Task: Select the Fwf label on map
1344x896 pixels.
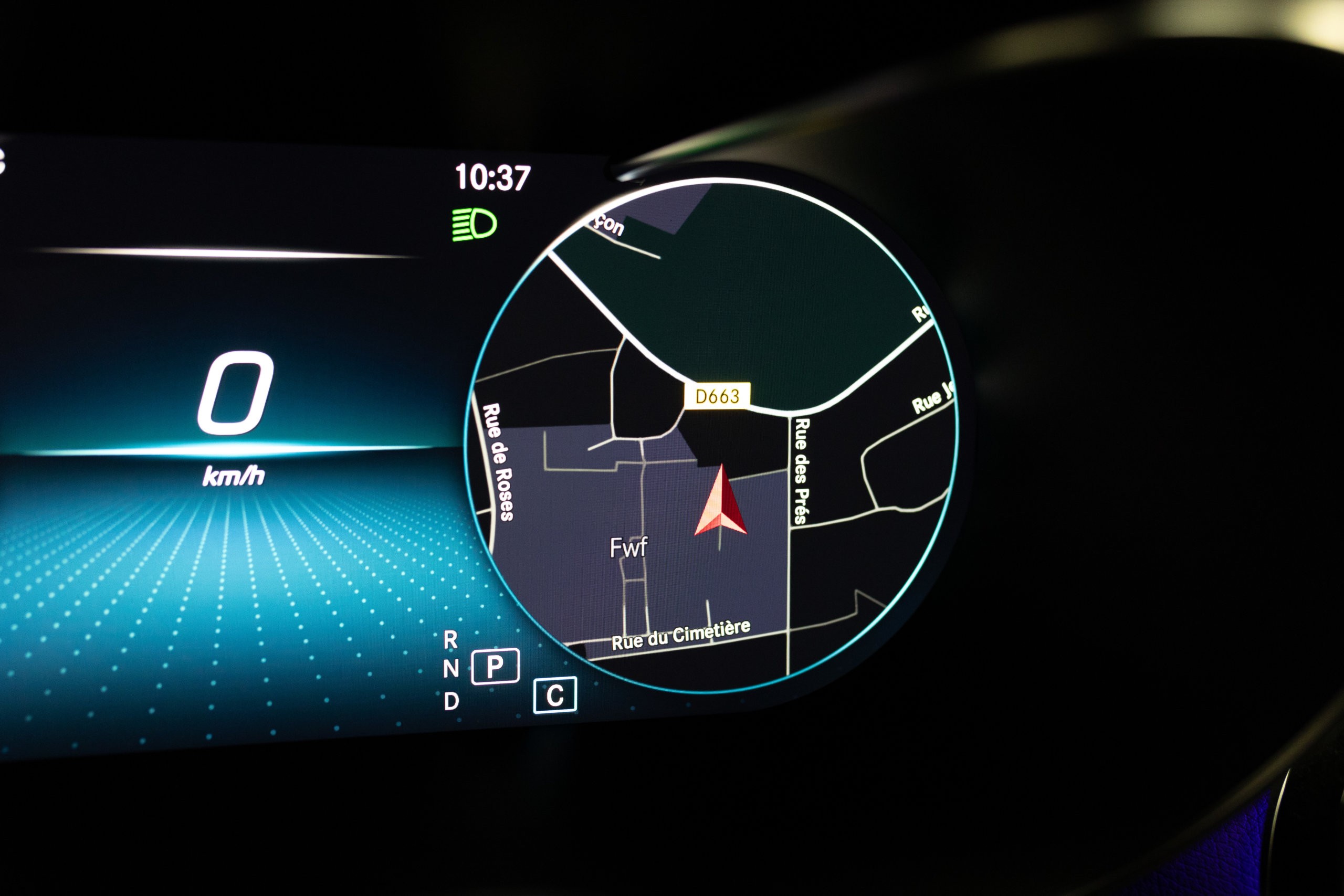Action: click(x=628, y=548)
